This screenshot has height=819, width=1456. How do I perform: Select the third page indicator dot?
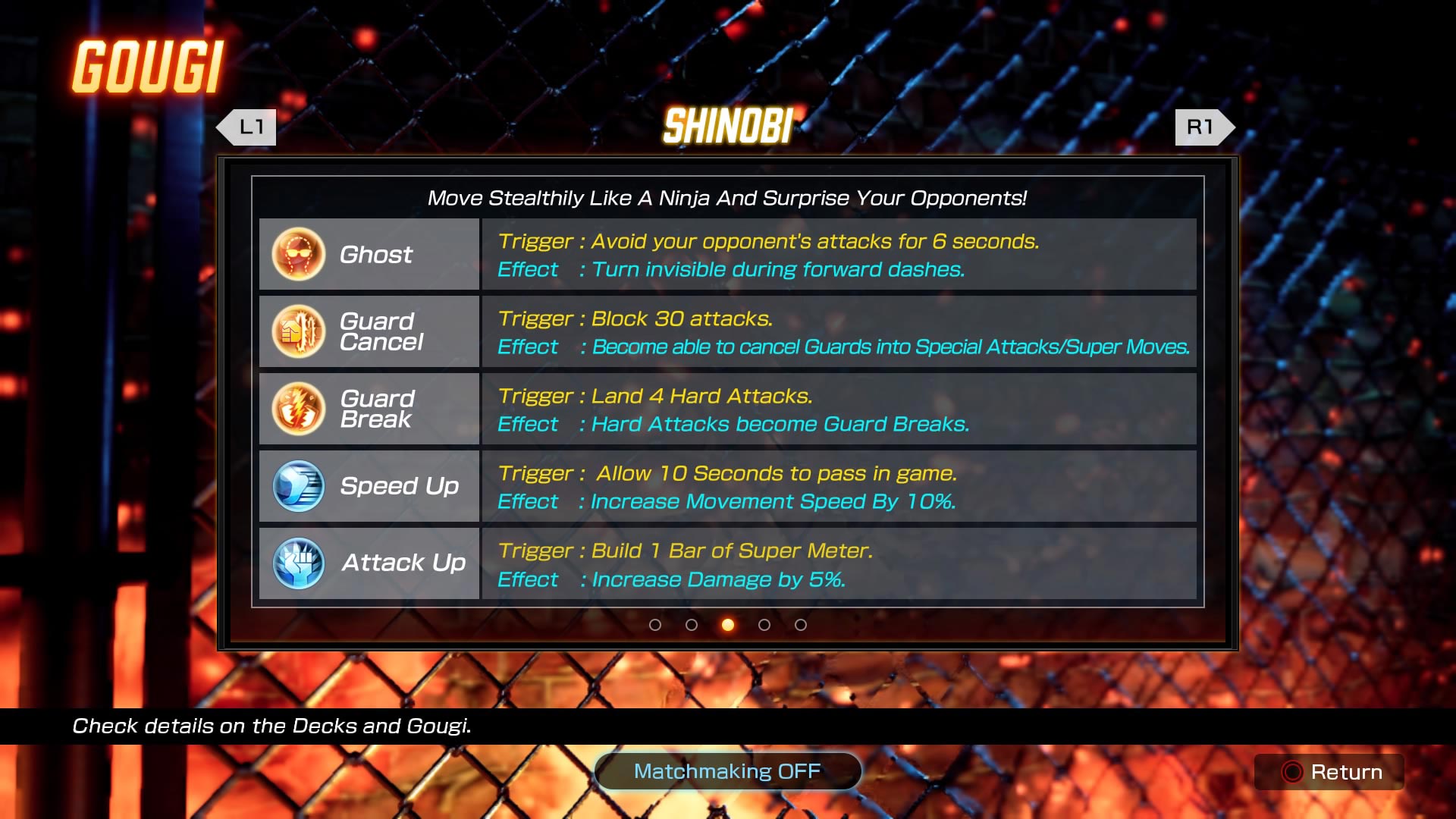pyautogui.click(x=727, y=625)
